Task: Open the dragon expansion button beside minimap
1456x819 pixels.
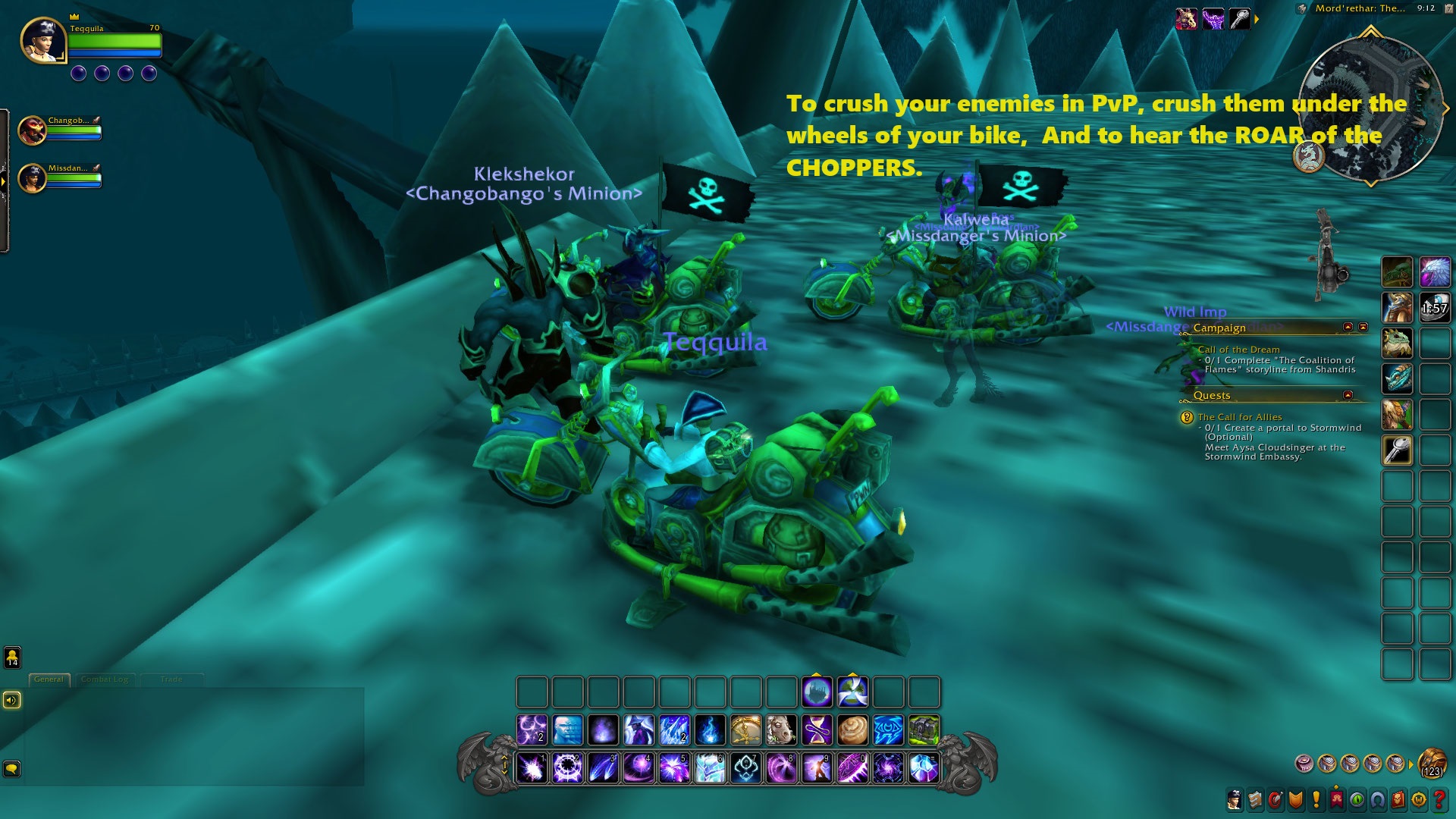Action: pos(1308,157)
